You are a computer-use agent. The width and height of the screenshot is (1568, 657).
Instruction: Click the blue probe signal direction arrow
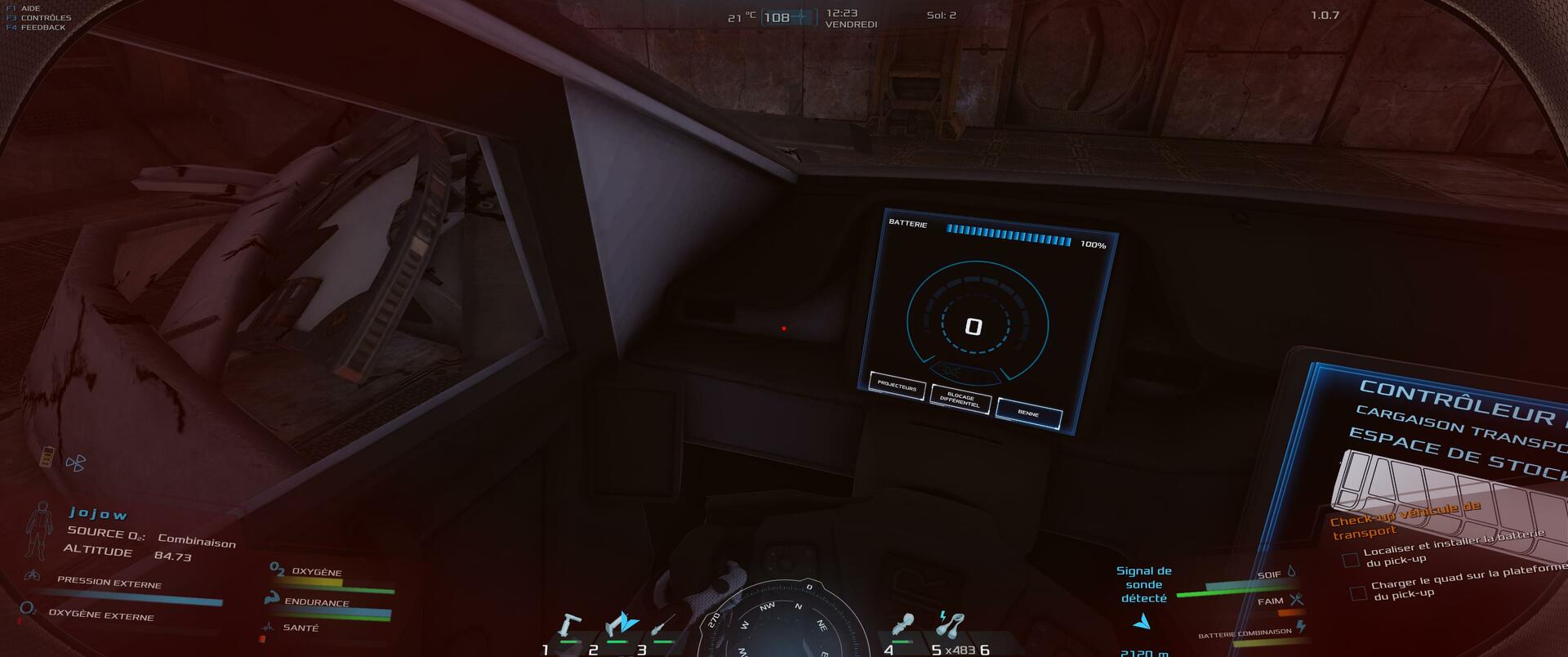point(1143,623)
